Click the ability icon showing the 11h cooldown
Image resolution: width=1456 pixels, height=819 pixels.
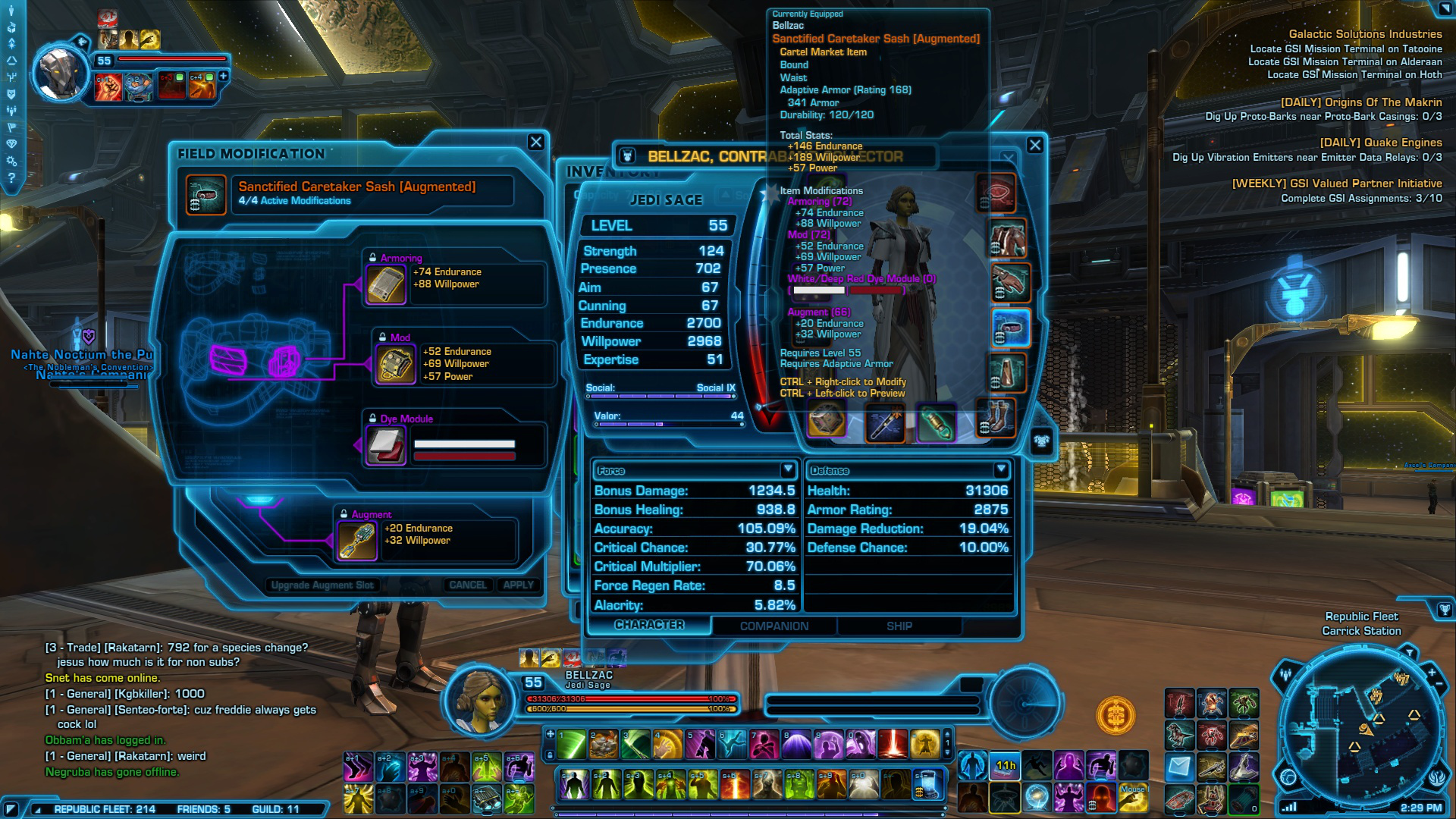click(1005, 765)
